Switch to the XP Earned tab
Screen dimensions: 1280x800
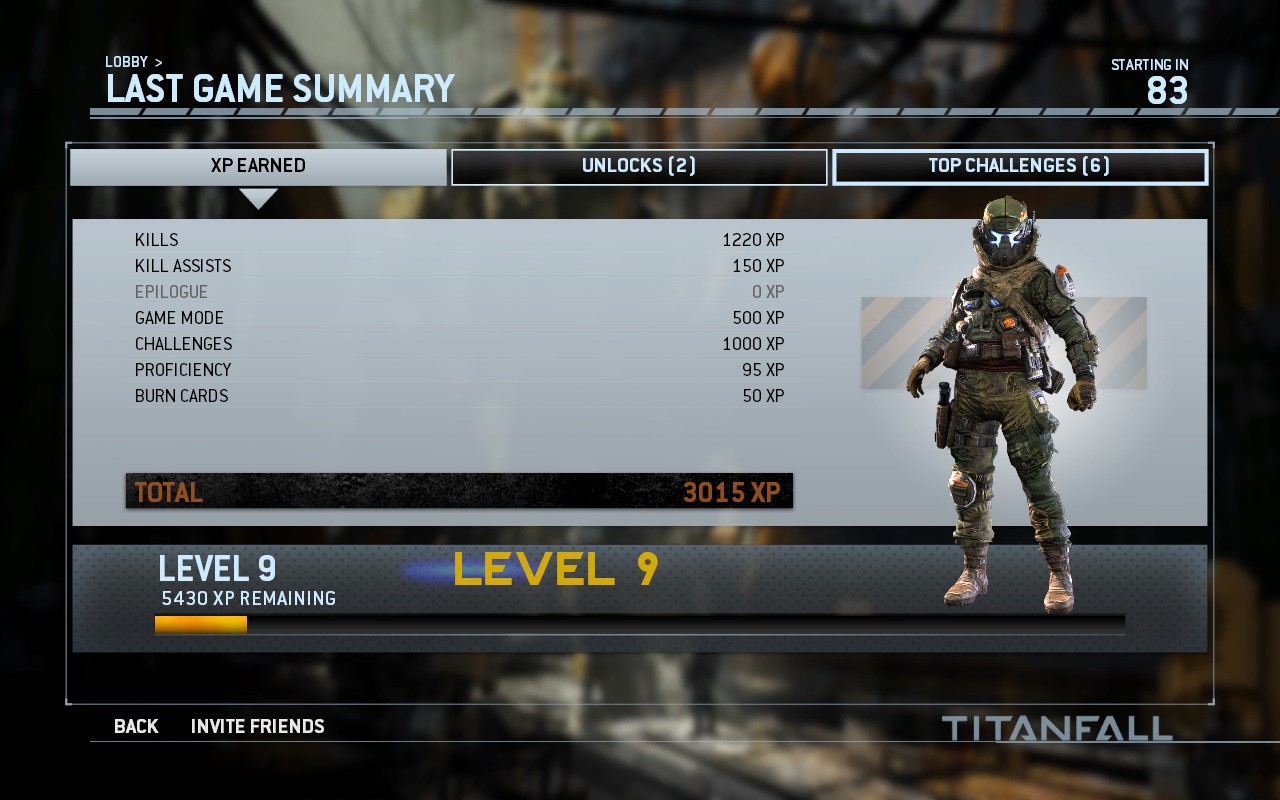pos(258,166)
